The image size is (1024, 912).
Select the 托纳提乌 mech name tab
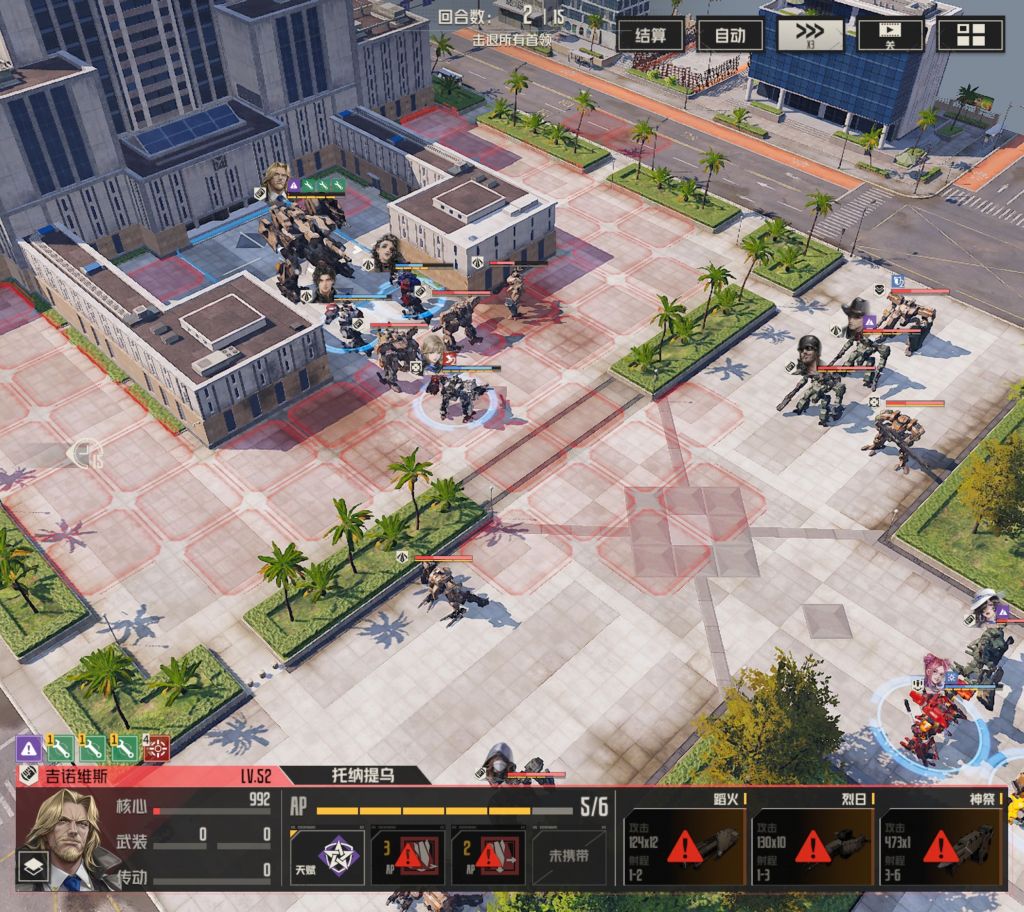(362, 774)
